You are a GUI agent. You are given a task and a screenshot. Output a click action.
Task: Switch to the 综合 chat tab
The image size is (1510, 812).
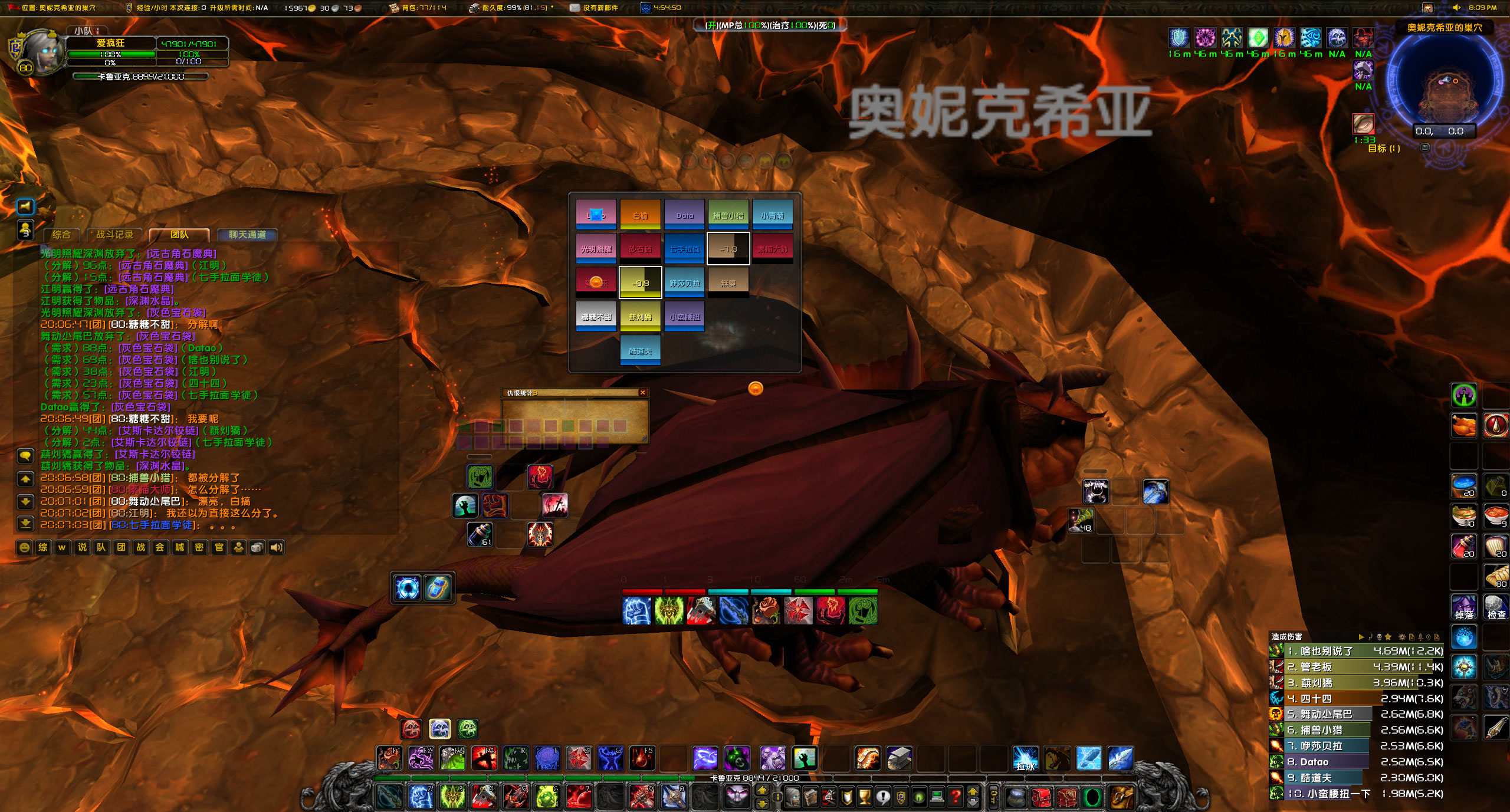coord(61,235)
